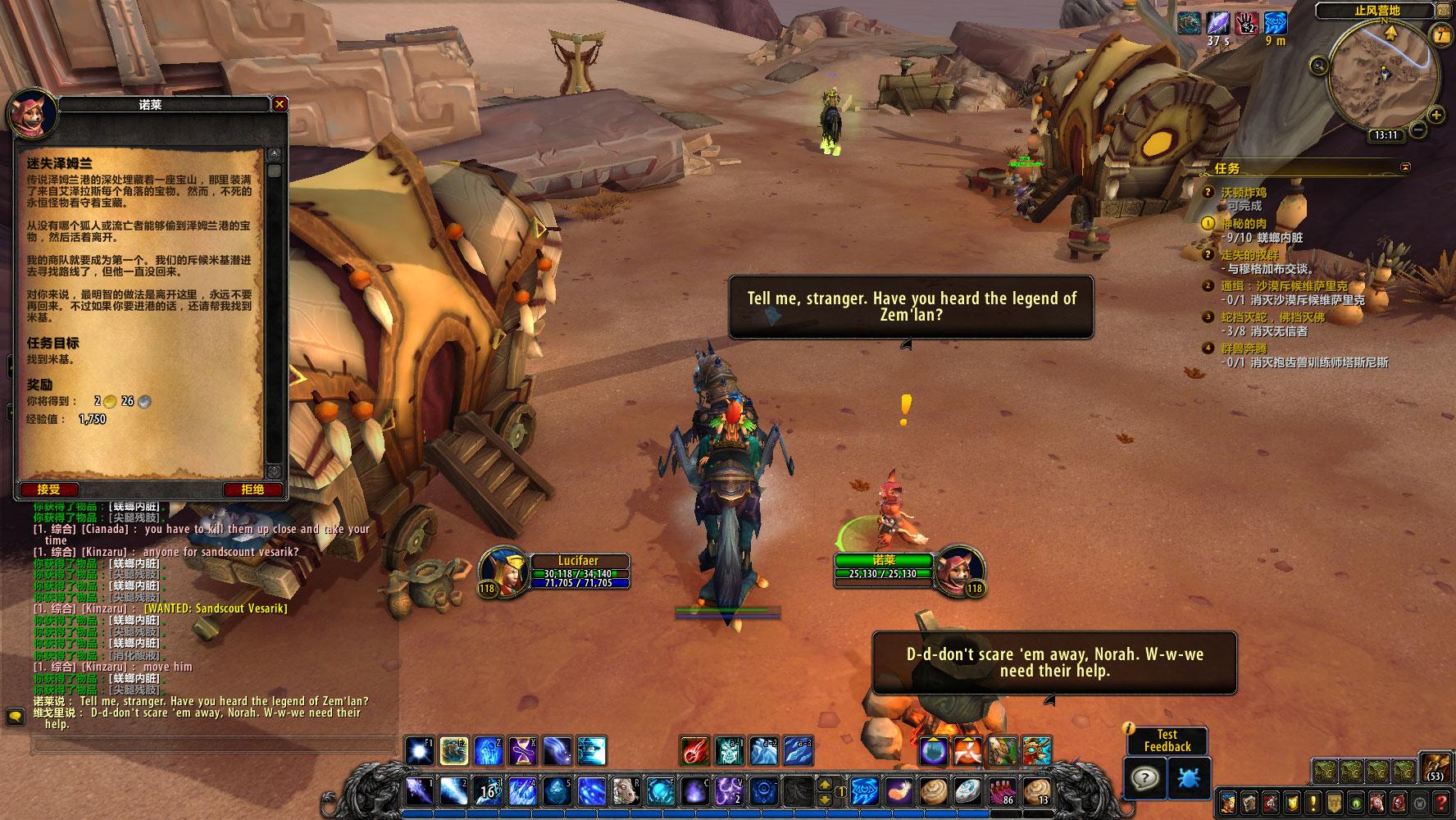Open the quest log exclamation mark button

(x=1313, y=802)
